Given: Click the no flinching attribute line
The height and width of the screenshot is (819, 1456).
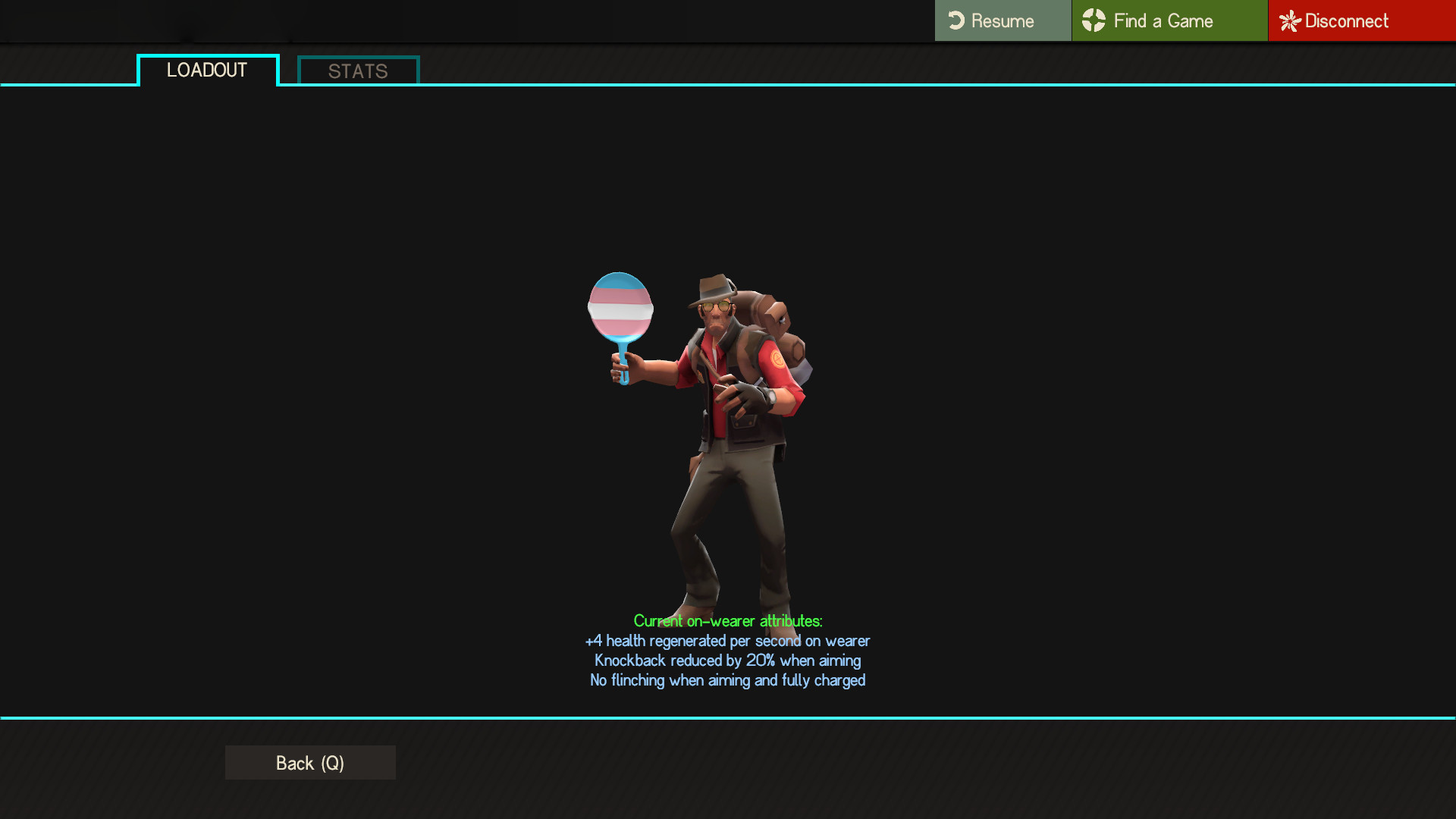Looking at the screenshot, I should (726, 680).
